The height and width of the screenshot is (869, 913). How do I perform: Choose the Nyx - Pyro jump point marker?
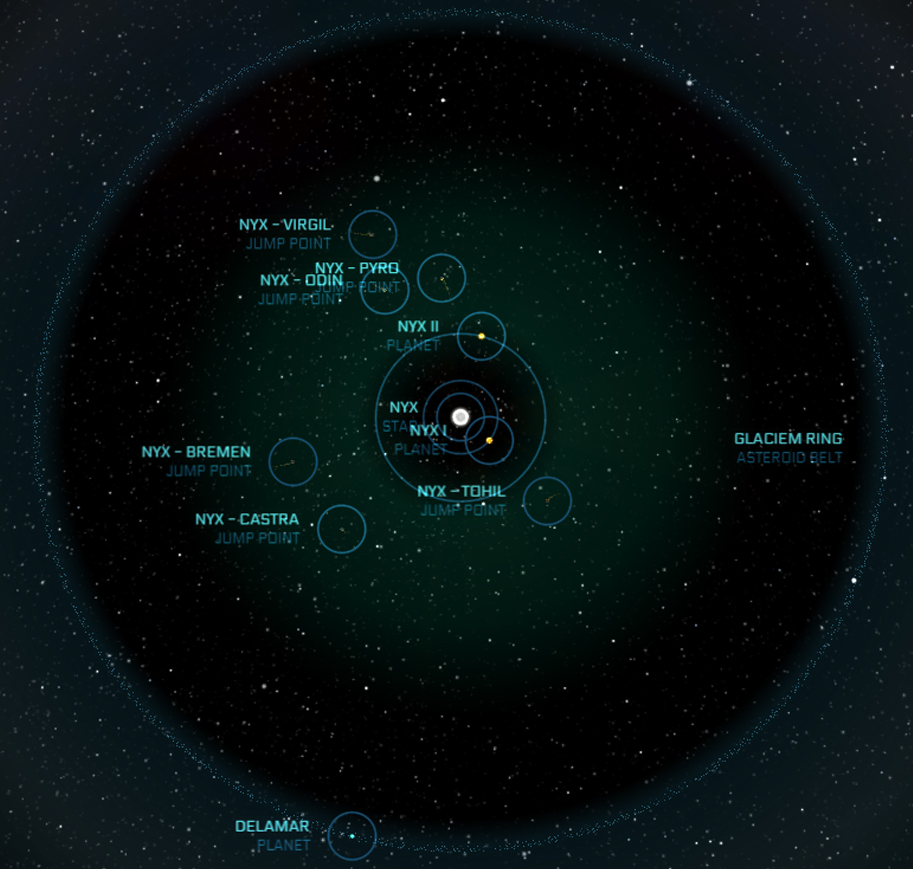pos(441,279)
